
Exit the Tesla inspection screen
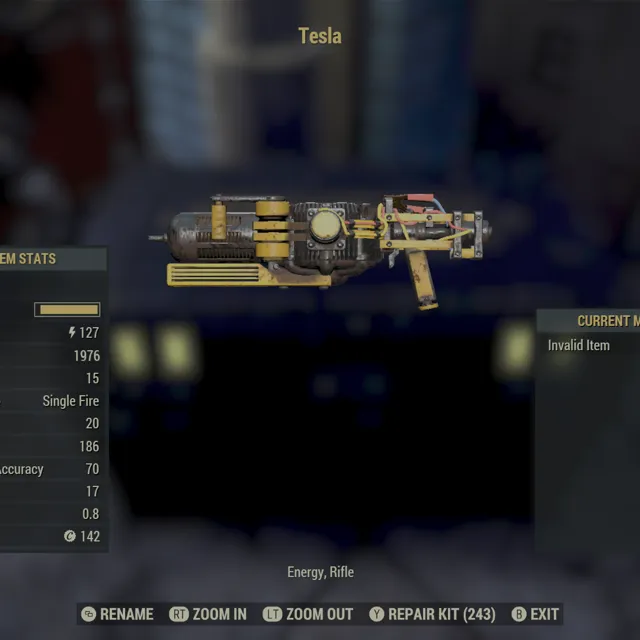[x=536, y=614]
